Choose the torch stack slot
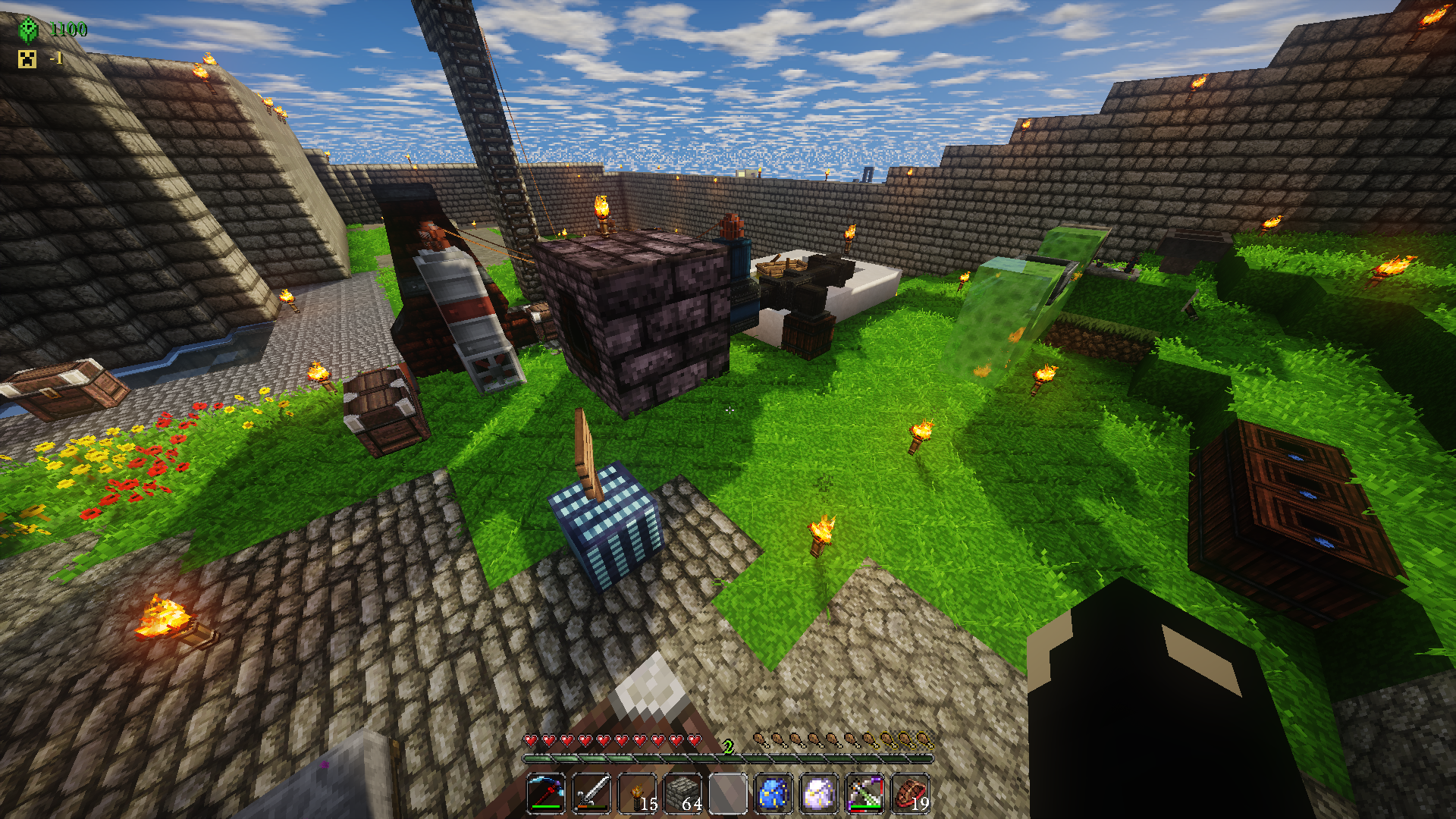The width and height of the screenshot is (1456, 819). (x=637, y=794)
